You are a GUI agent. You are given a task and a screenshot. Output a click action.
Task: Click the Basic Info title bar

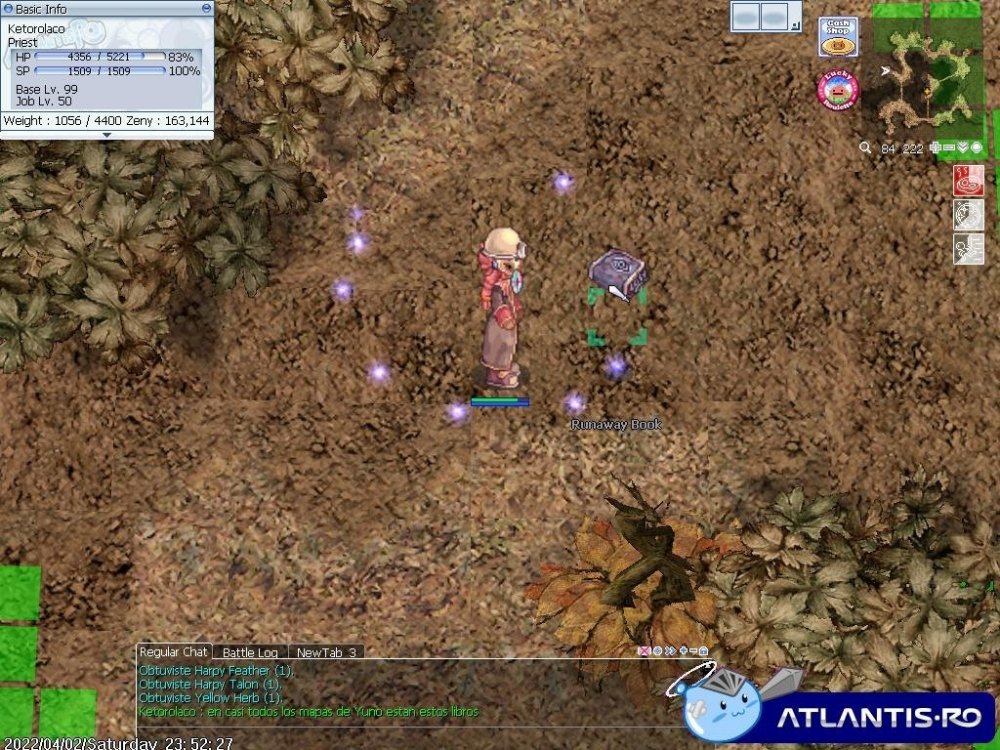pyautogui.click(x=100, y=8)
